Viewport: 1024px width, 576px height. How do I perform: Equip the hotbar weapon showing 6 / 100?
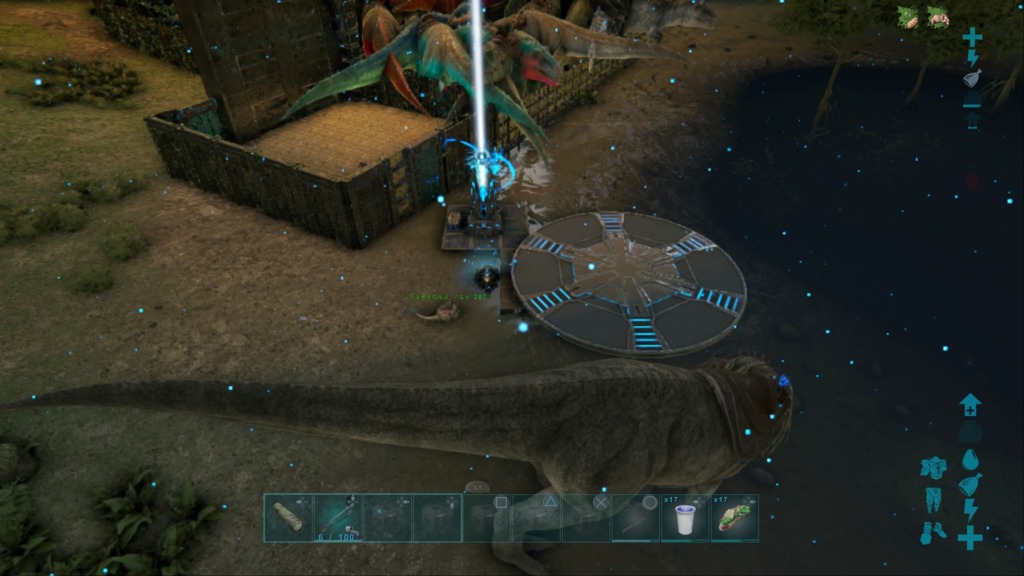(x=337, y=518)
